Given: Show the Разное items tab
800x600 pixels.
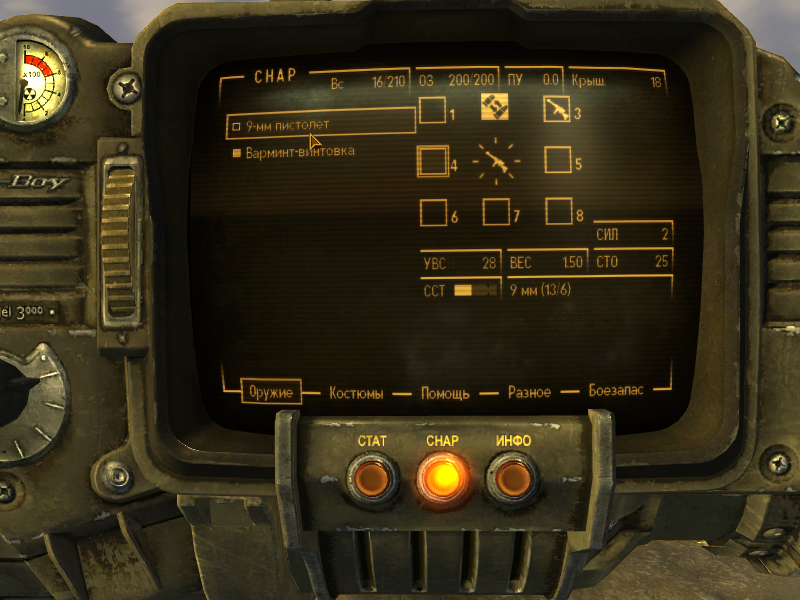Looking at the screenshot, I should [529, 393].
